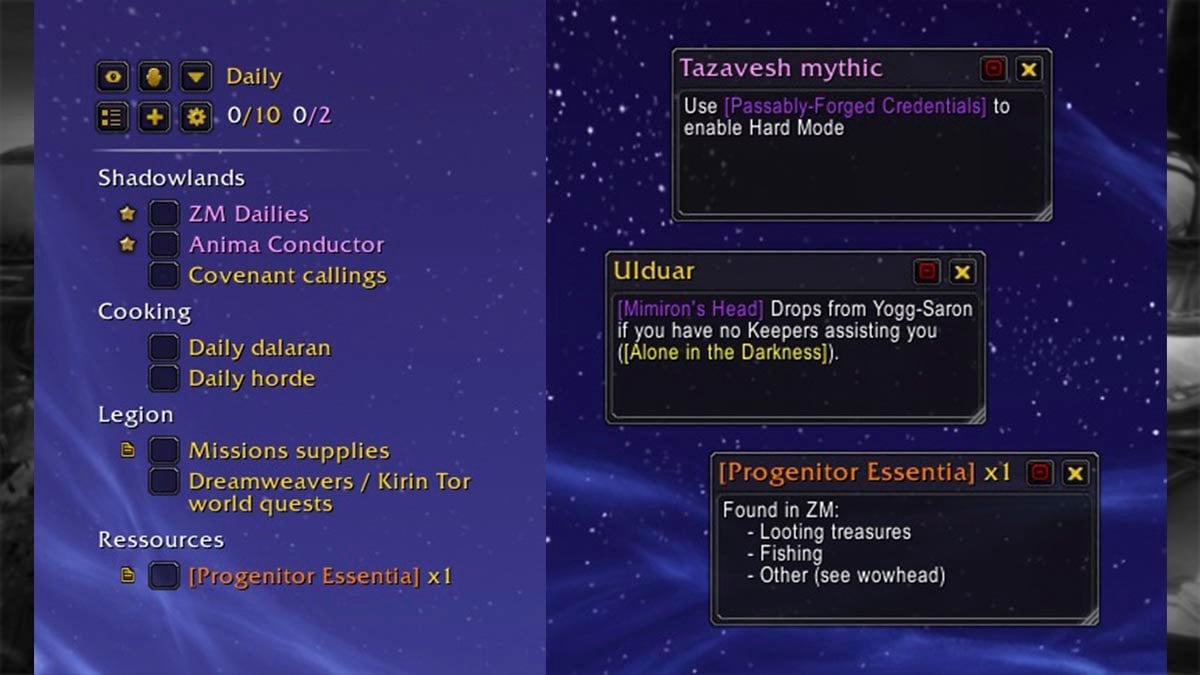Image resolution: width=1200 pixels, height=675 pixels.
Task: Open the gear settings button
Action: tap(197, 117)
